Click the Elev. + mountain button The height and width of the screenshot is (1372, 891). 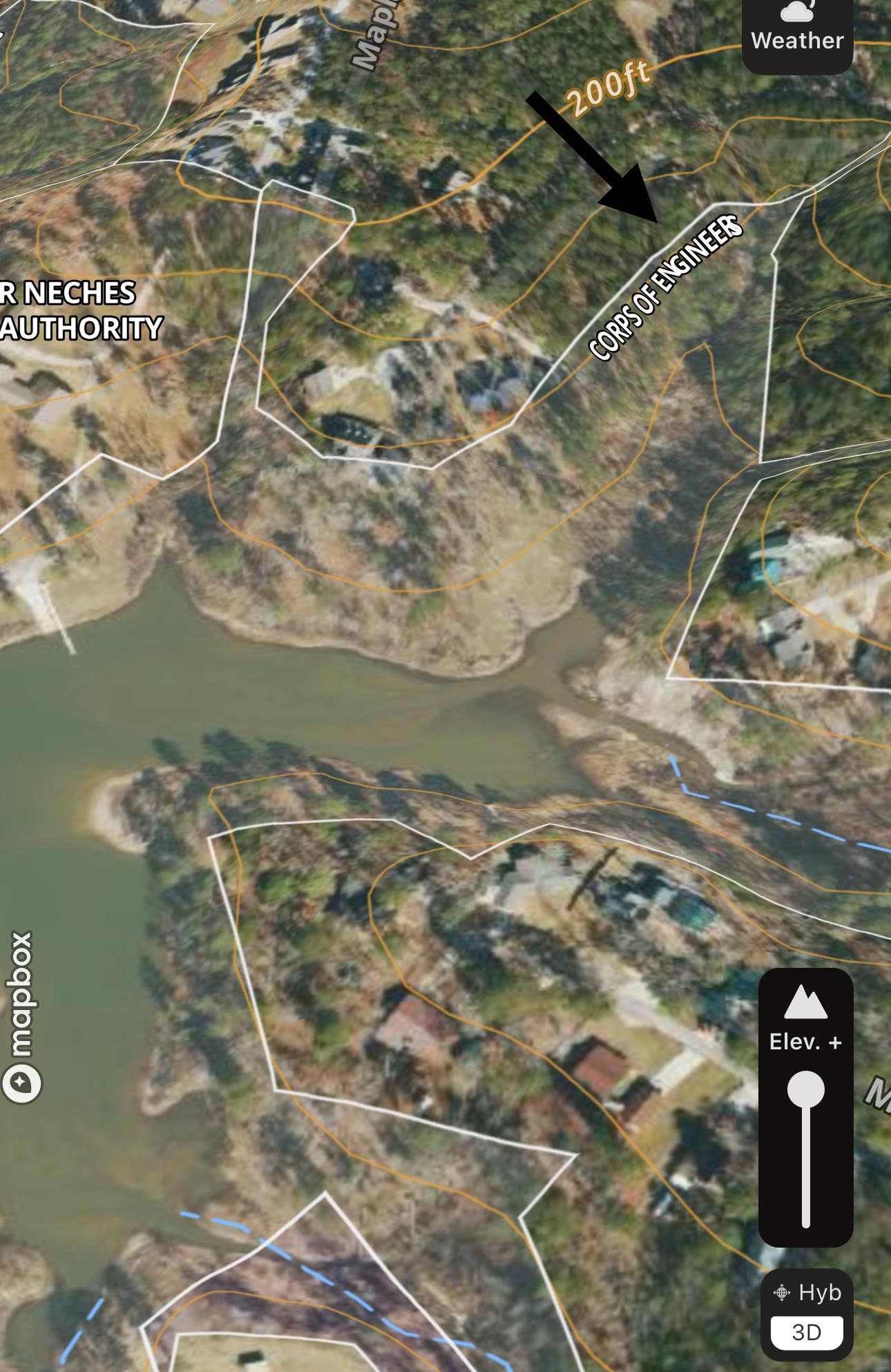805,1015
